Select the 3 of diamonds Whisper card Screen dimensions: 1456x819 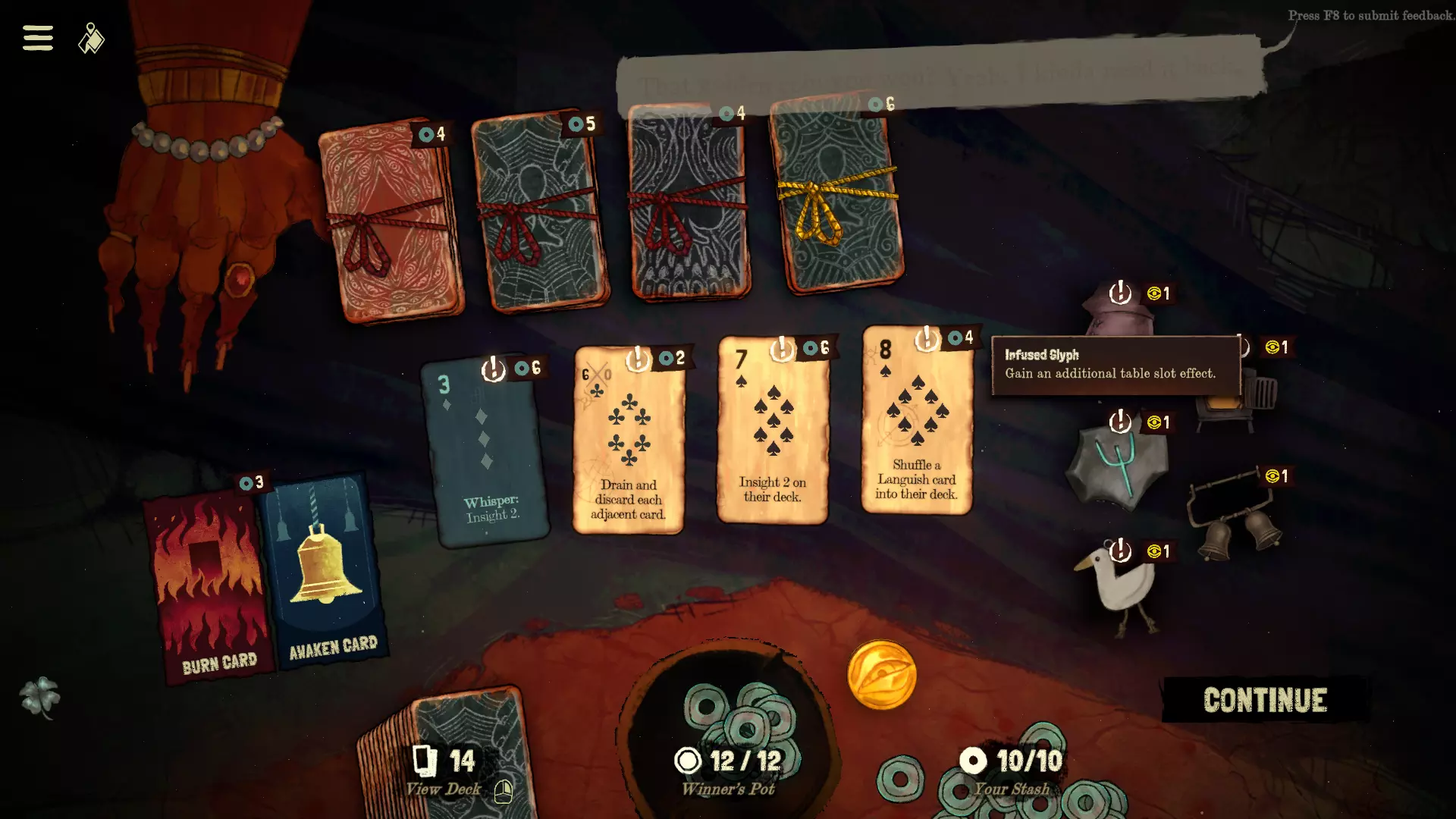point(486,451)
